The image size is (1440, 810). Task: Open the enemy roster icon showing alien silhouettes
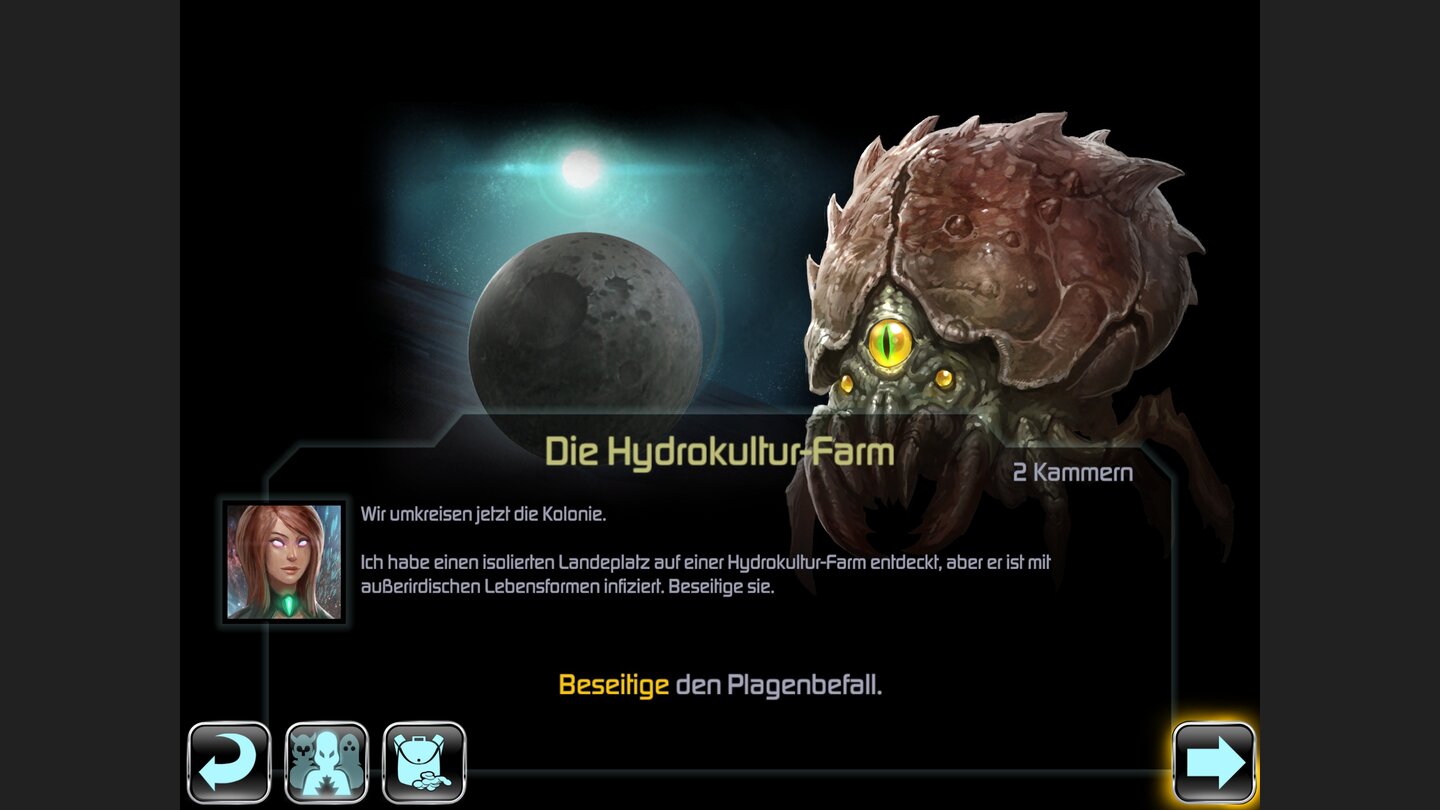tap(324, 762)
